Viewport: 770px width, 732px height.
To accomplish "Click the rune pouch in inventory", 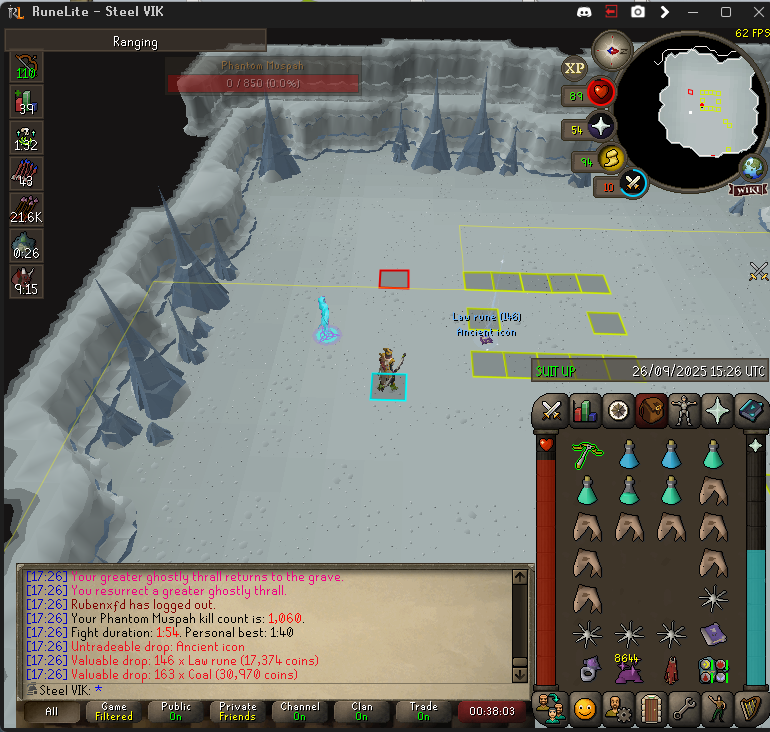I will coord(712,669).
